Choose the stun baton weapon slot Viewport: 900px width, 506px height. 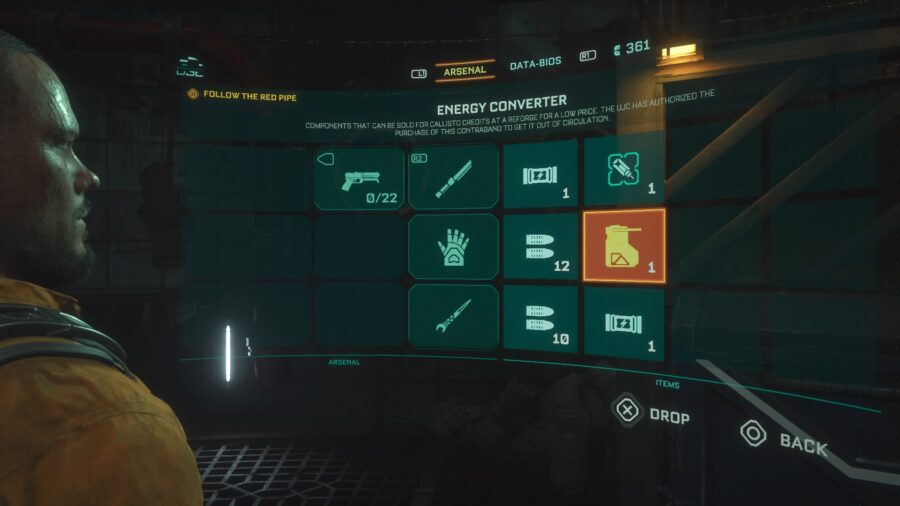pyautogui.click(x=453, y=177)
